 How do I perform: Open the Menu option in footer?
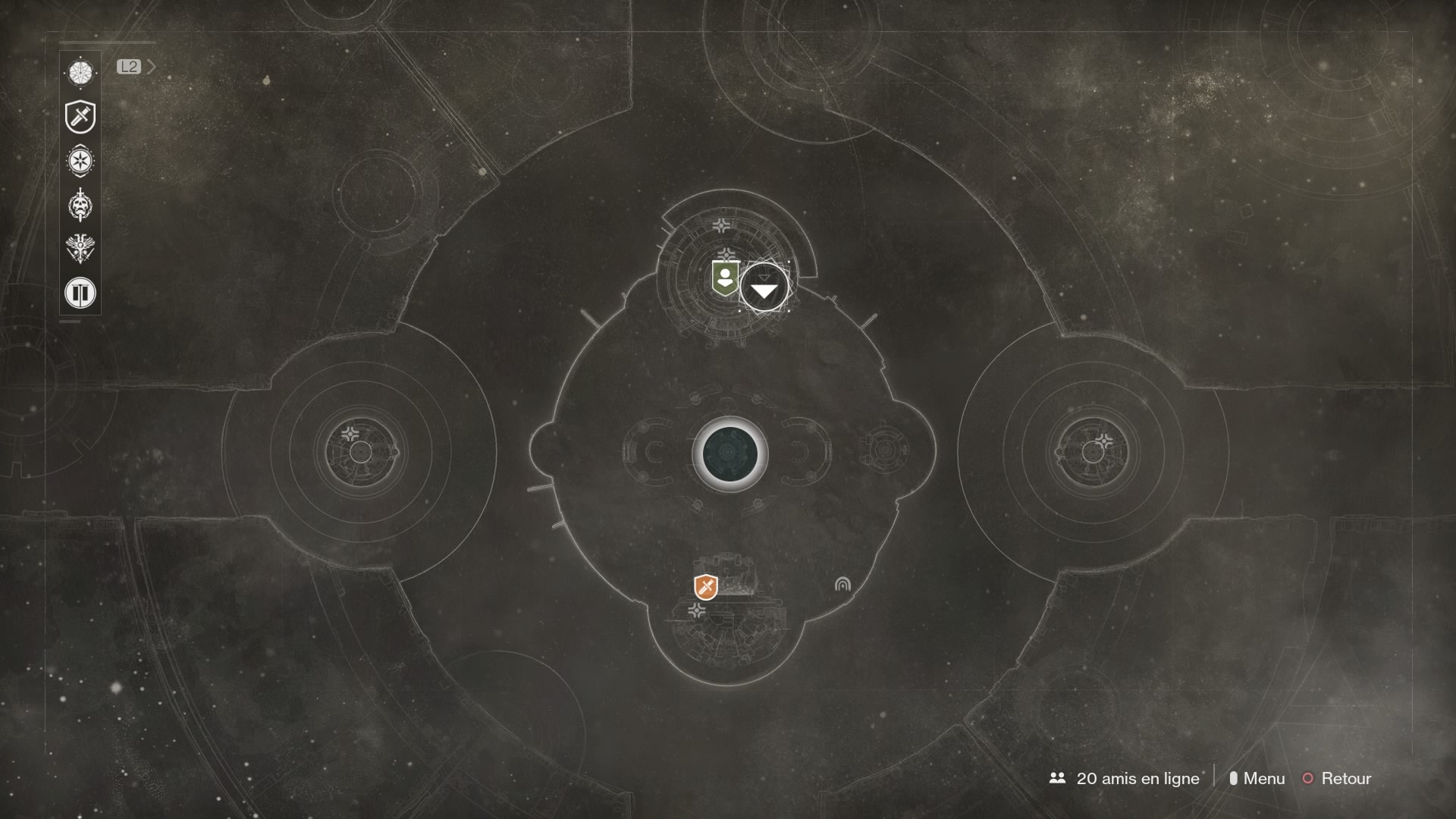pyautogui.click(x=1257, y=778)
